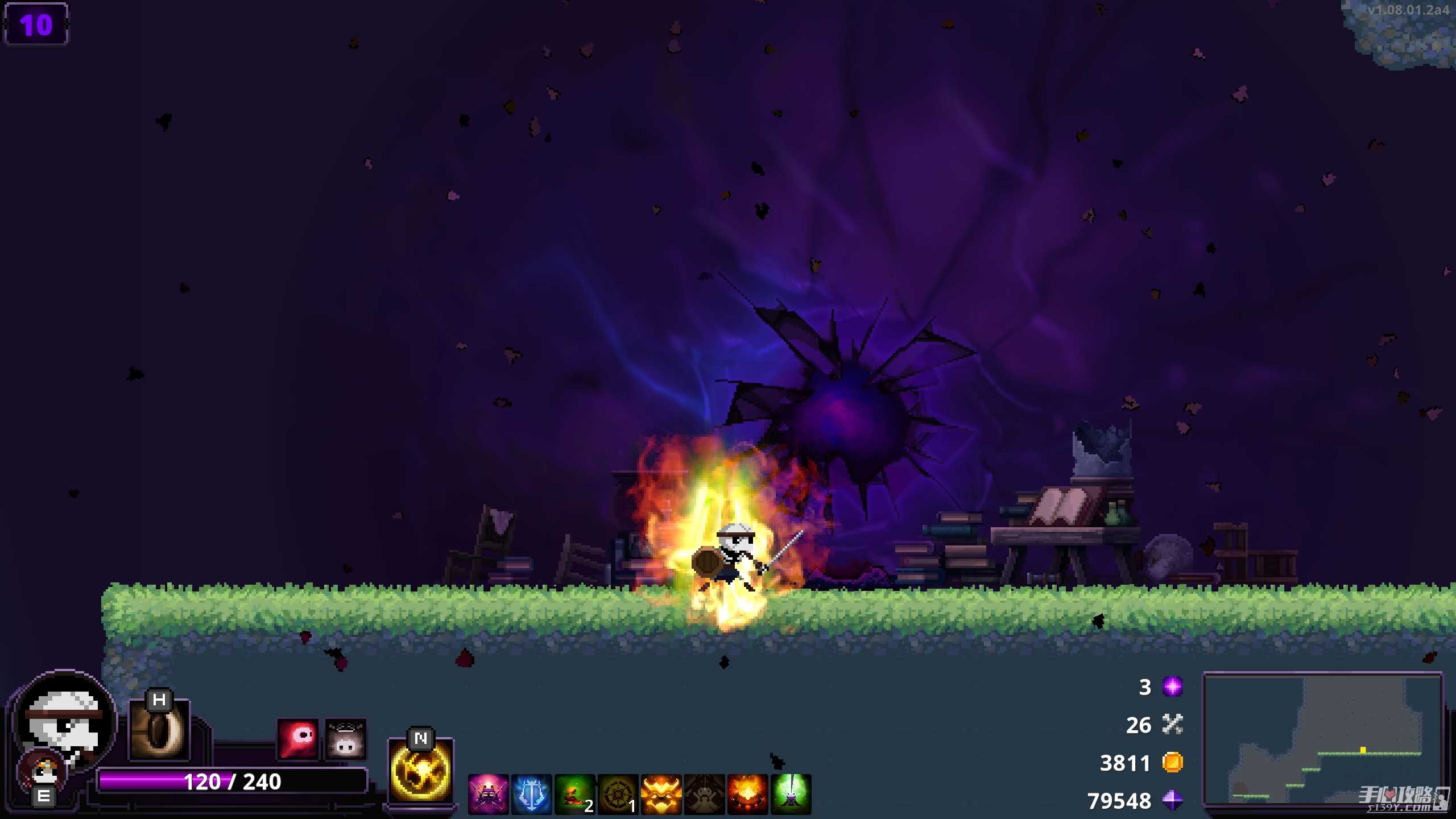Select the blue trident relic icon
The image size is (1456, 819).
click(x=531, y=794)
